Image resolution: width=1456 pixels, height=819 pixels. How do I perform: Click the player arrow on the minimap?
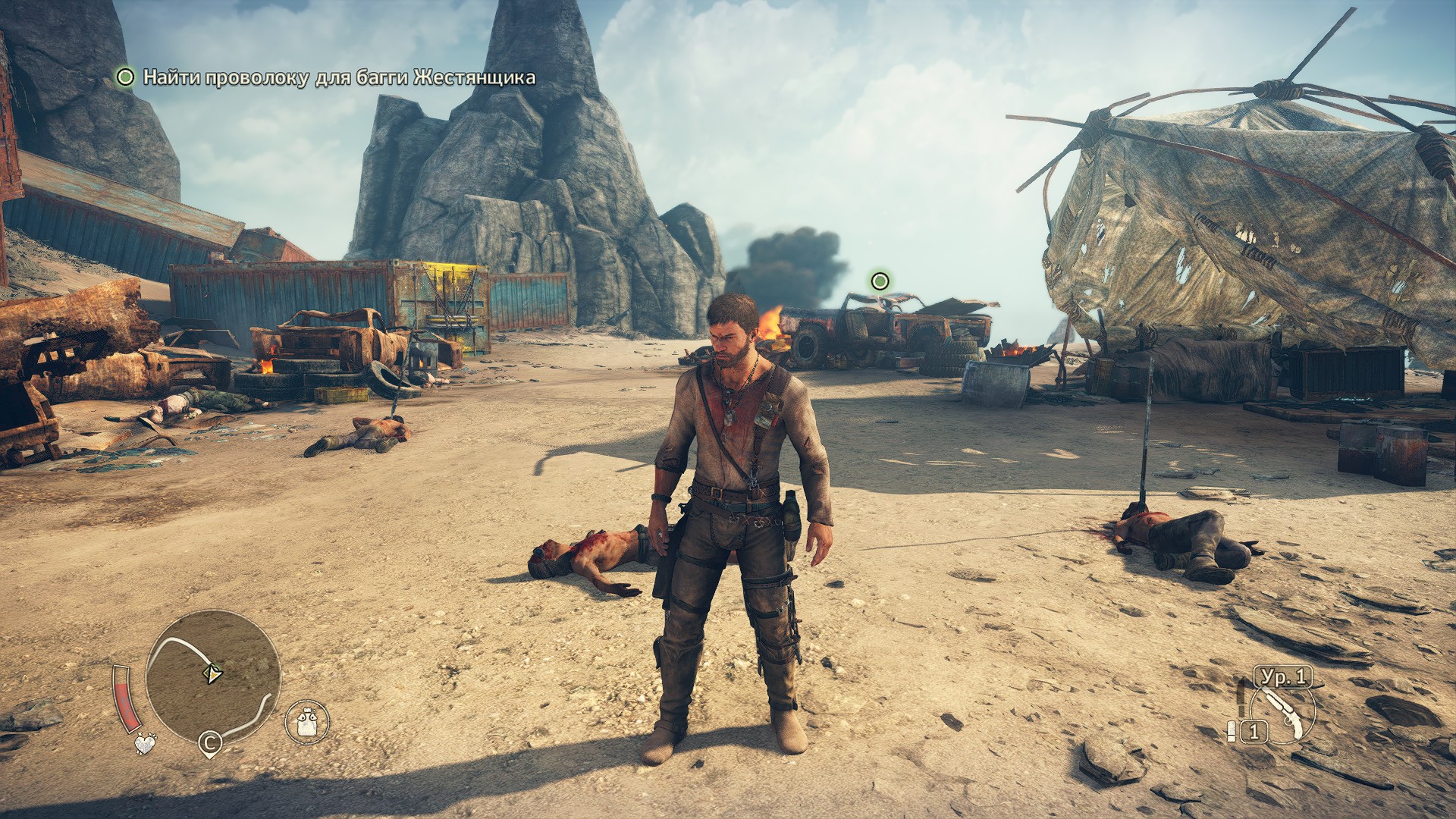(x=213, y=673)
